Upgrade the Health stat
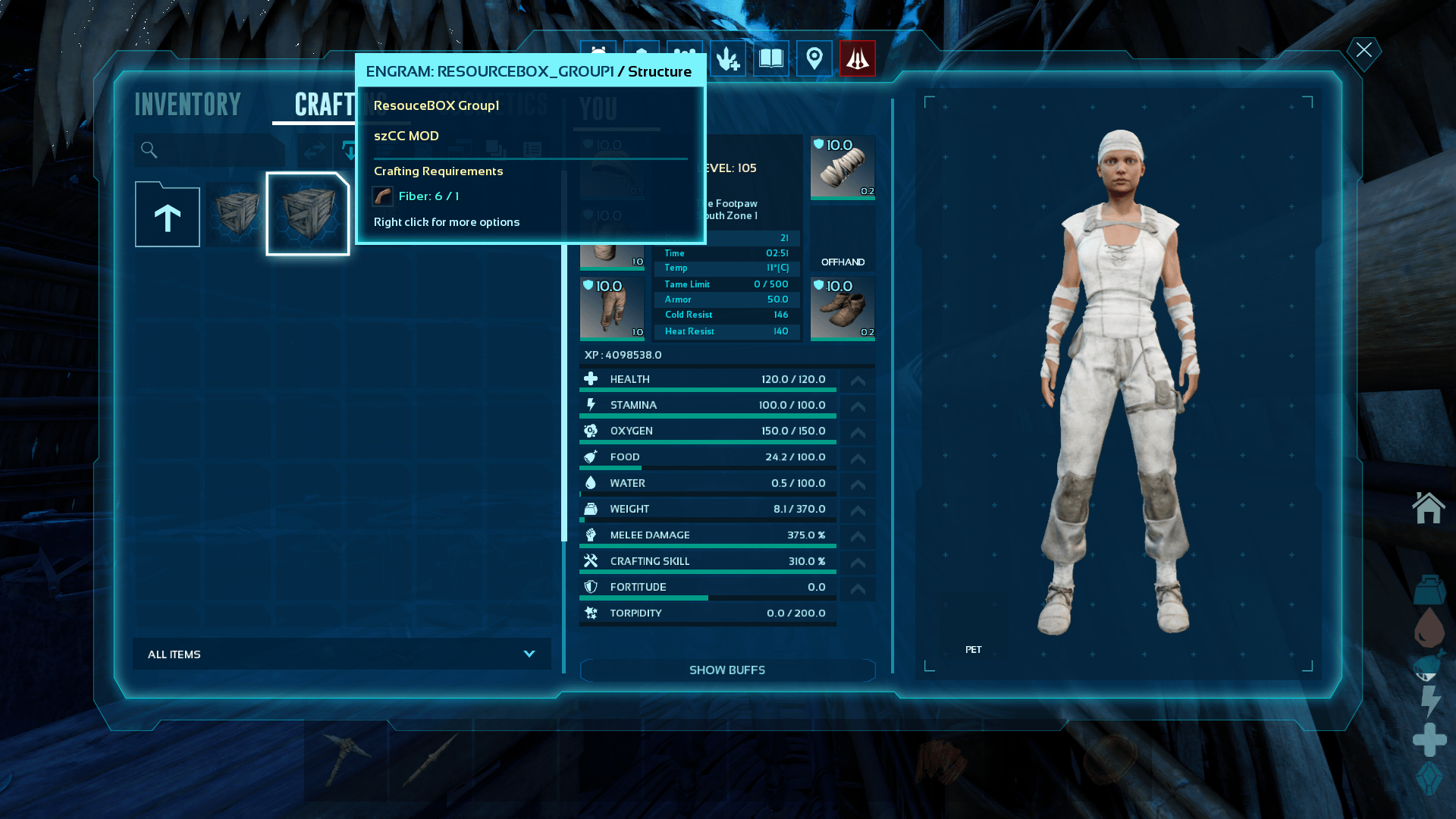The height and width of the screenshot is (819, 1456). pos(858,381)
